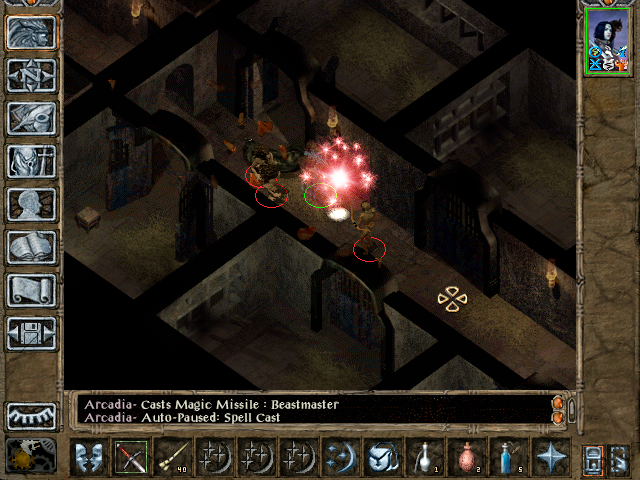
Task: Click the return-to-game button atop the sidebar
Action: tap(32, 33)
